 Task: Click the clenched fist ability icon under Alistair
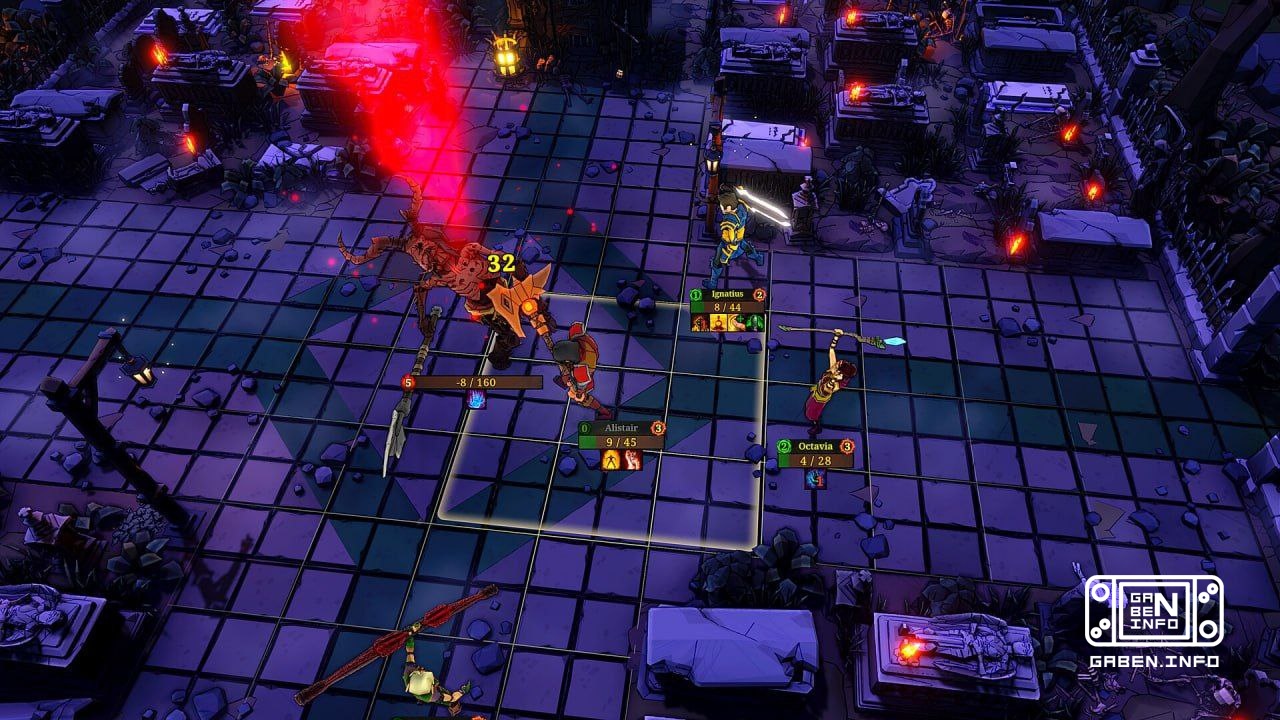(632, 459)
